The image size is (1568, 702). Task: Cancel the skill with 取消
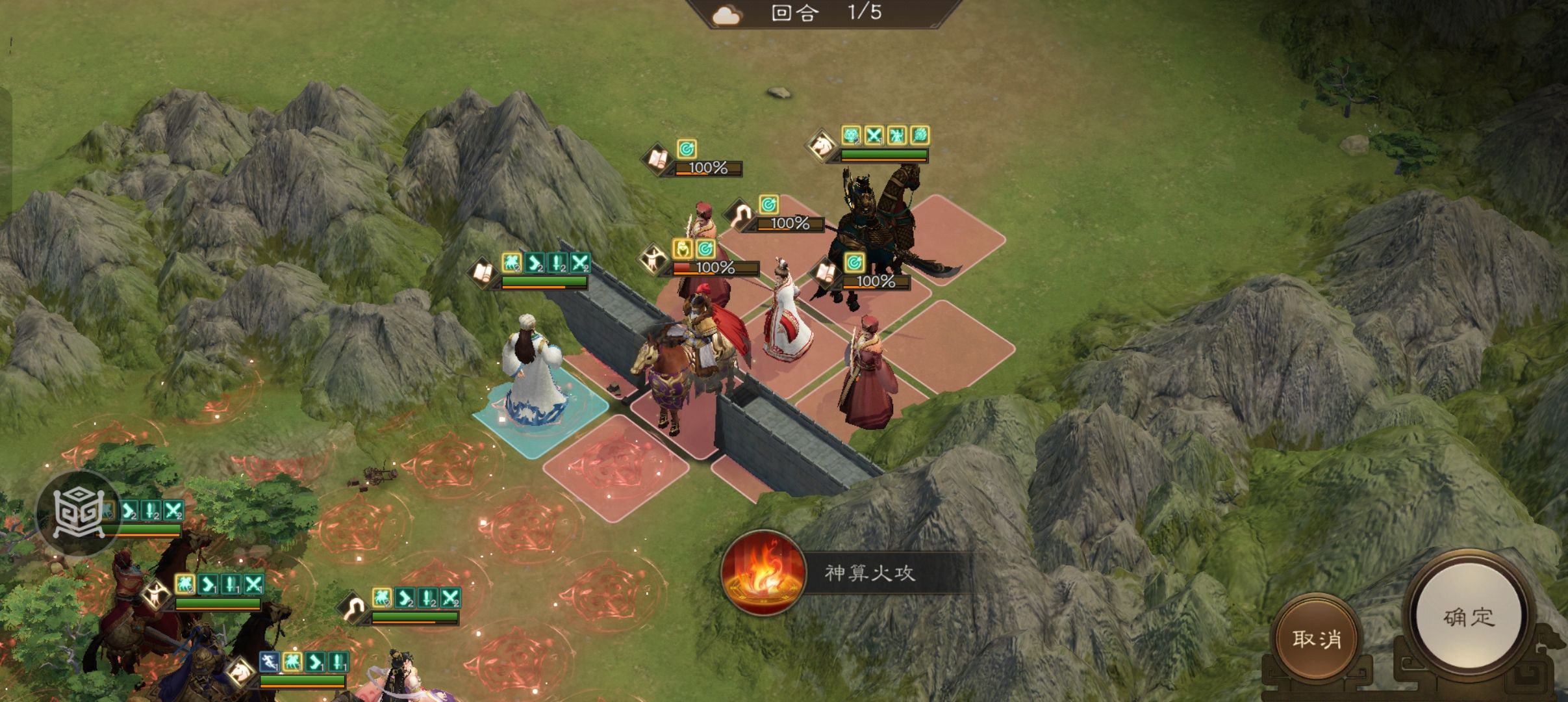coord(1316,639)
